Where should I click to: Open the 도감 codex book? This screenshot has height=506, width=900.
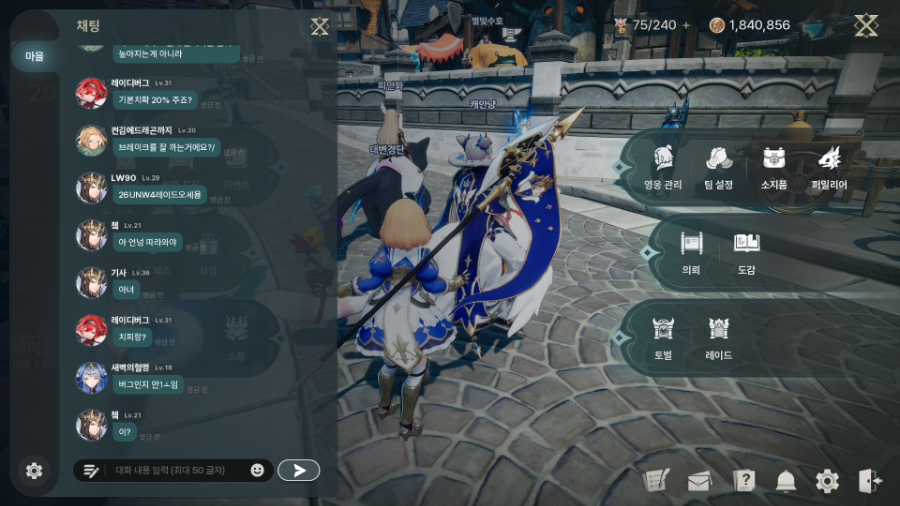tap(746, 252)
